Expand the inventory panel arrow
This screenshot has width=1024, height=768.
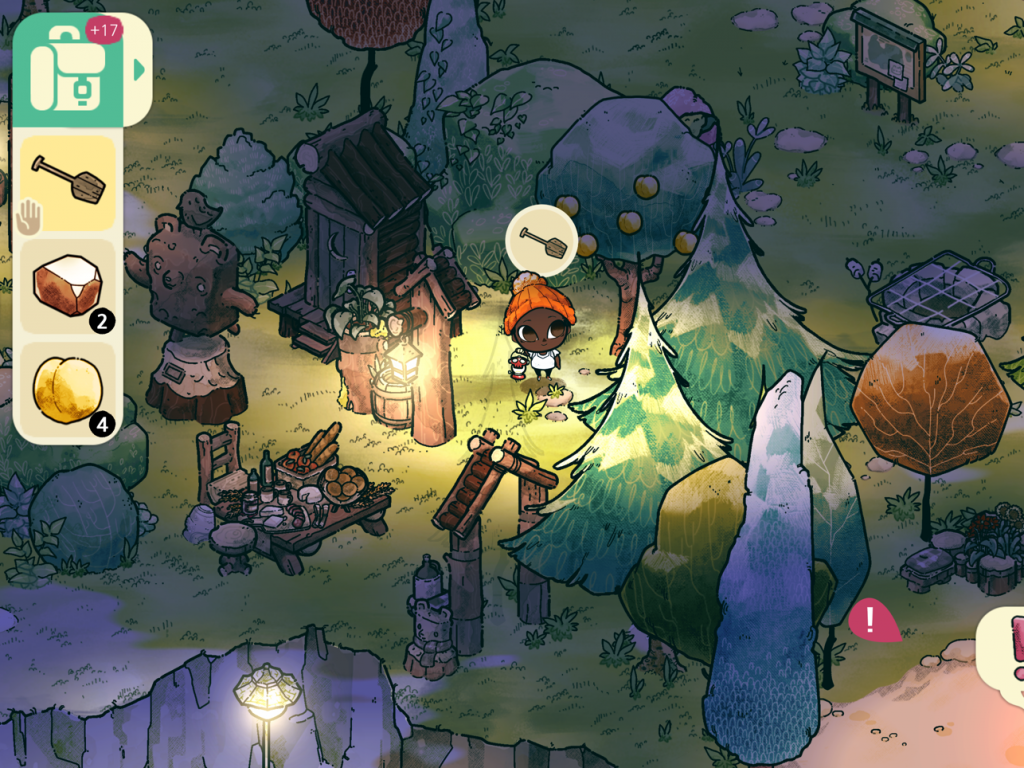[x=139, y=70]
